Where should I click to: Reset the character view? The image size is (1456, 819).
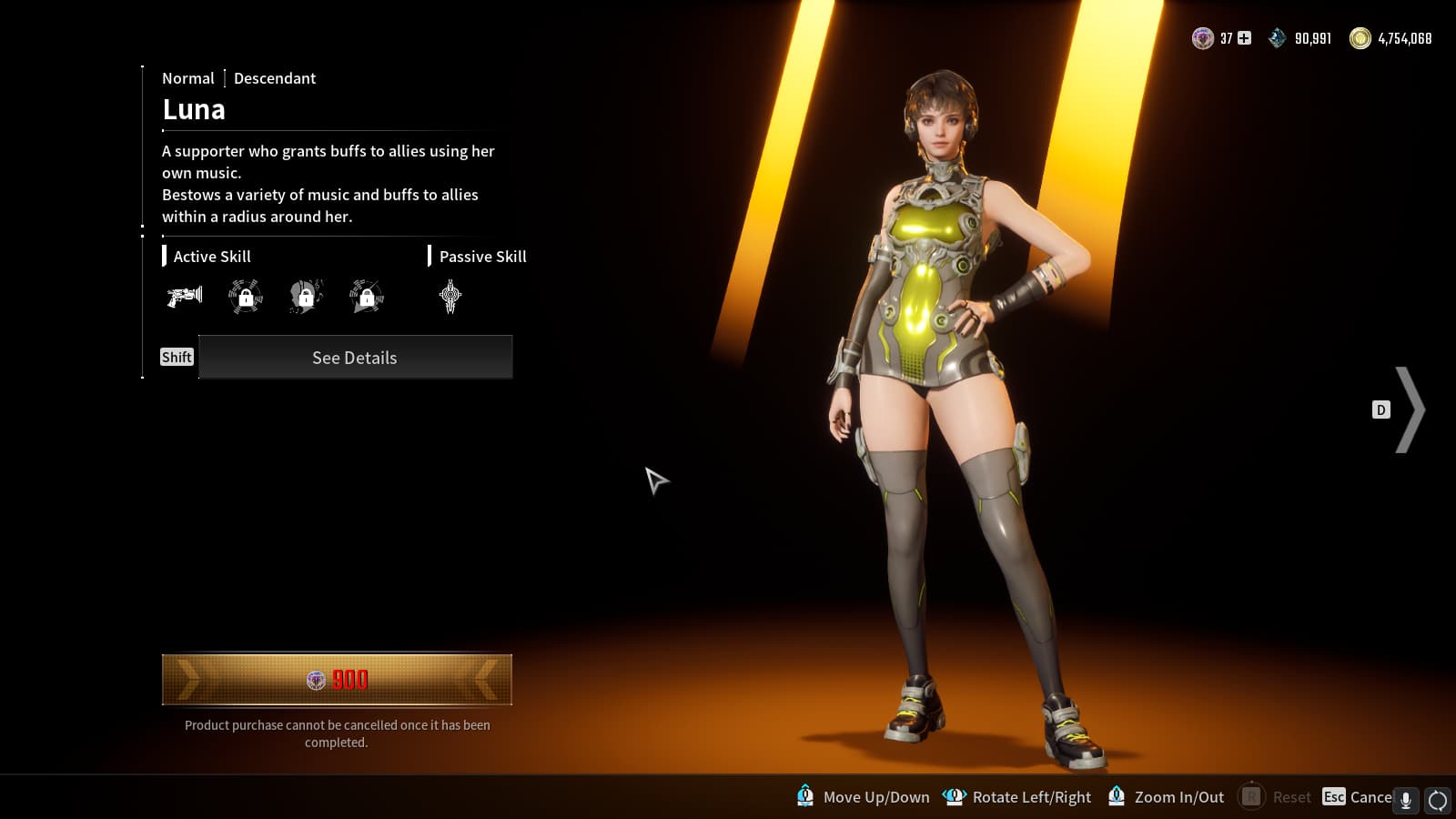tap(1278, 797)
